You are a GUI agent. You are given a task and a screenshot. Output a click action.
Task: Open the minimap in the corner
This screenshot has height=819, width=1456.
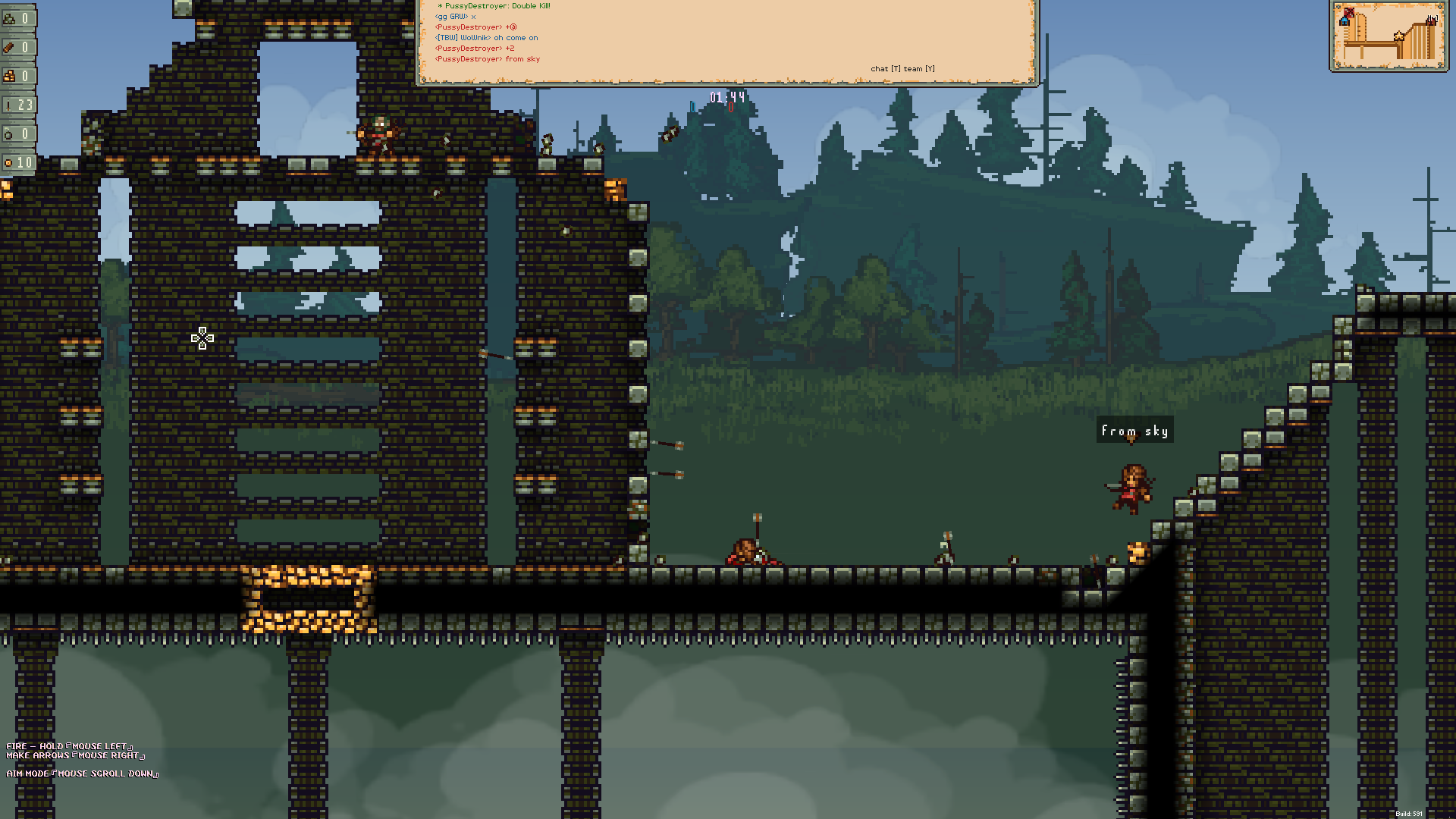pyautogui.click(x=1389, y=36)
